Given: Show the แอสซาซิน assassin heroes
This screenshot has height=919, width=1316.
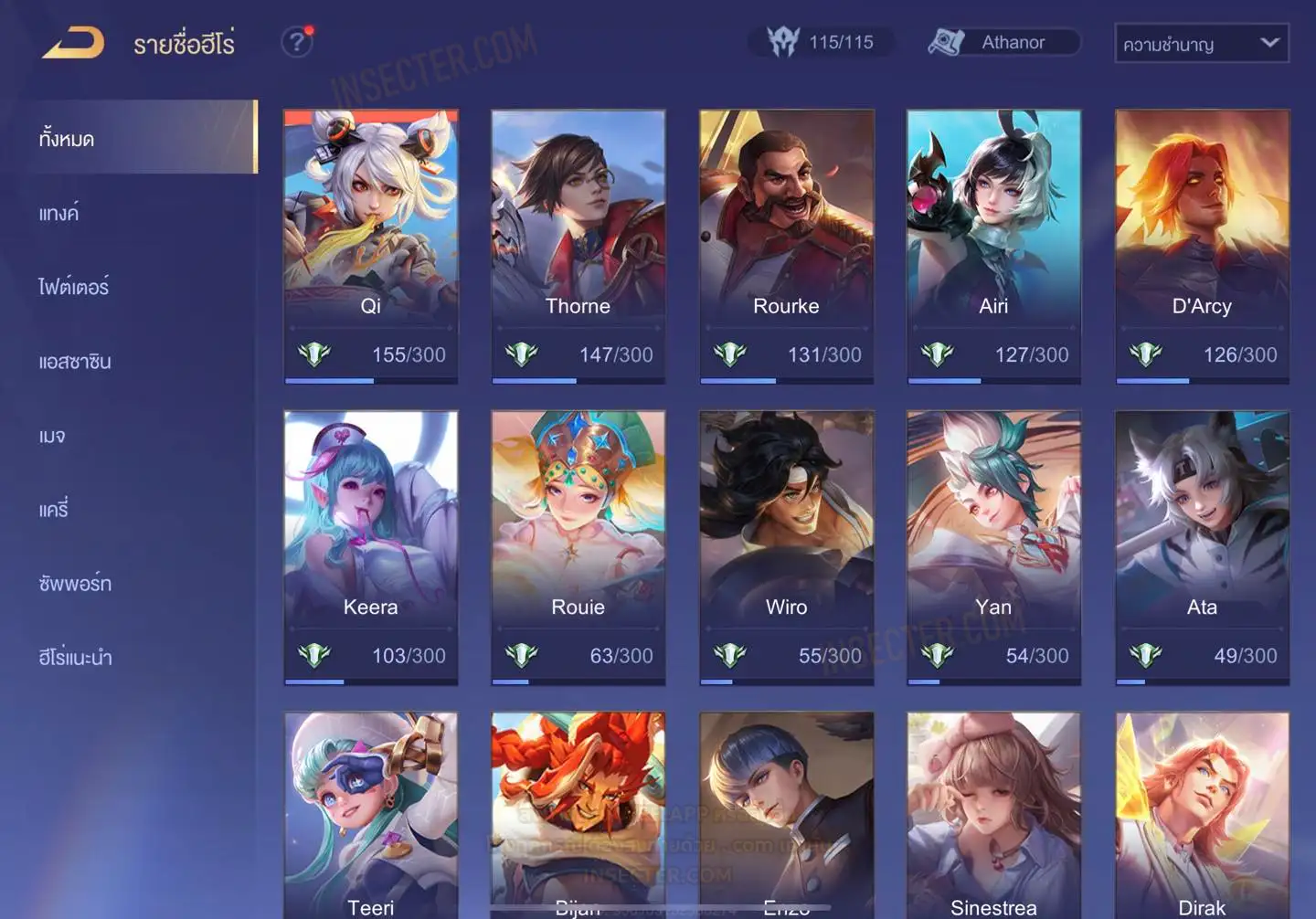Looking at the screenshot, I should pyautogui.click(x=75, y=361).
